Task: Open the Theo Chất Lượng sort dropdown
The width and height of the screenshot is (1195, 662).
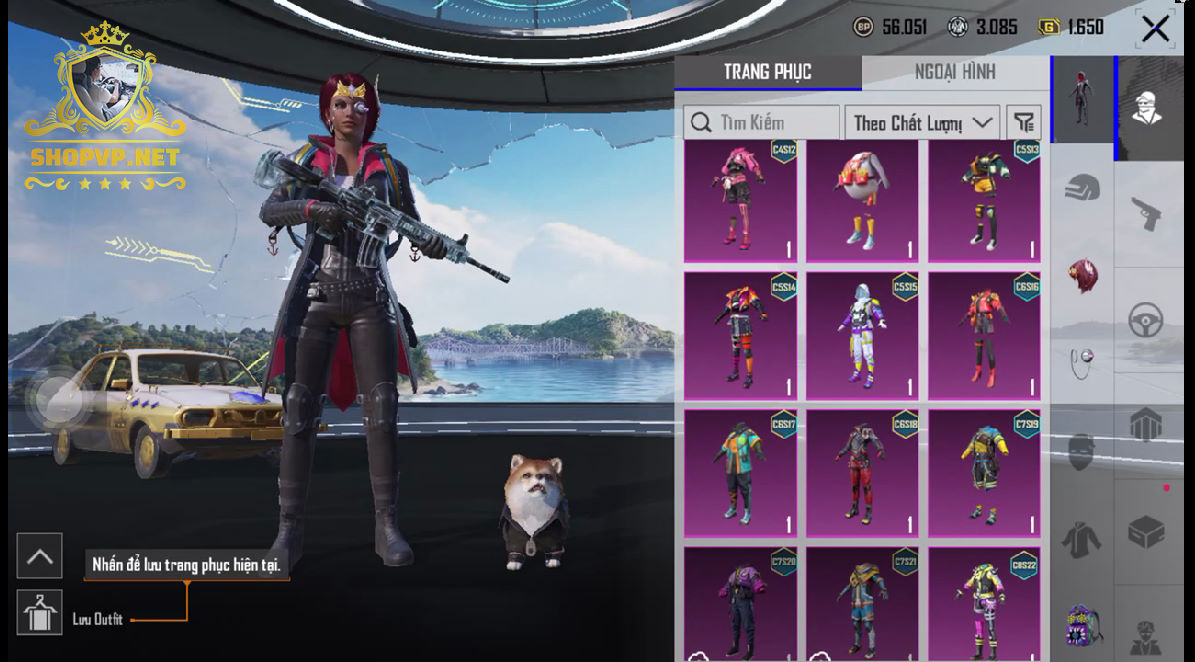Action: click(x=921, y=123)
